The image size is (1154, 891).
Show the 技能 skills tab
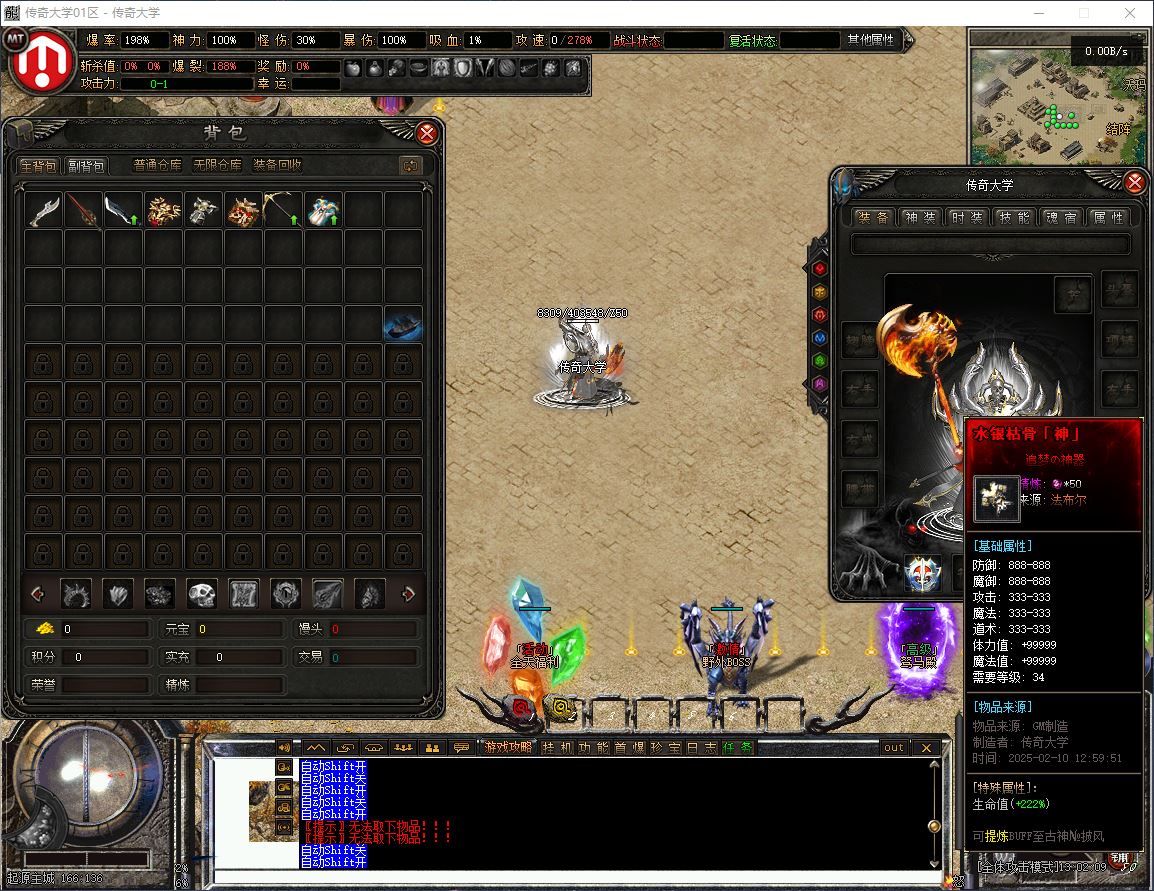(x=1014, y=217)
